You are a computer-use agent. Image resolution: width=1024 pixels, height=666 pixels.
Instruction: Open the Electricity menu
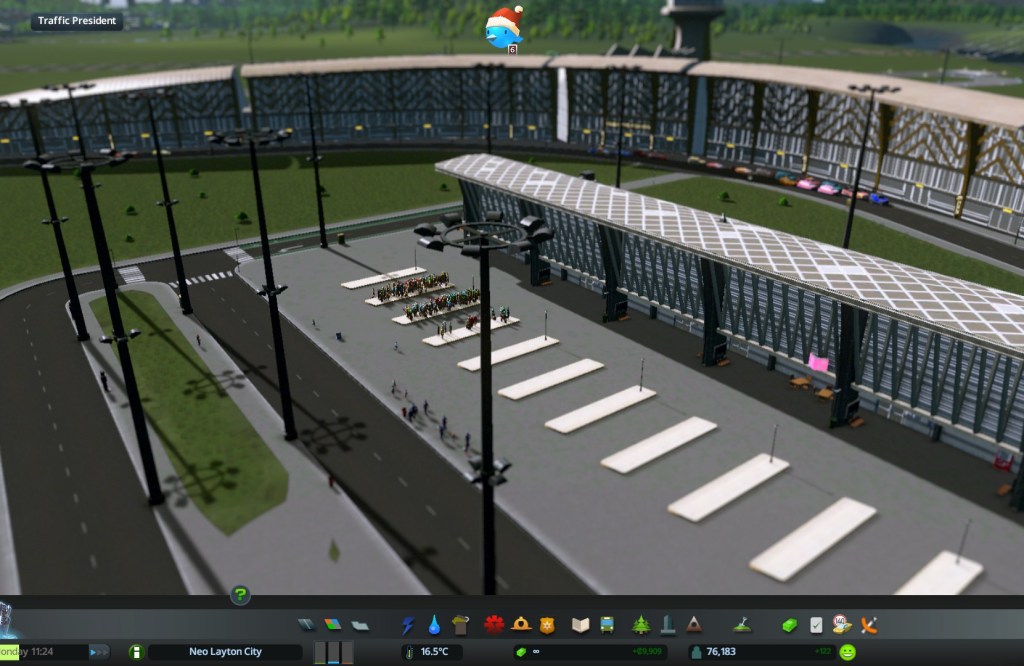[408, 625]
